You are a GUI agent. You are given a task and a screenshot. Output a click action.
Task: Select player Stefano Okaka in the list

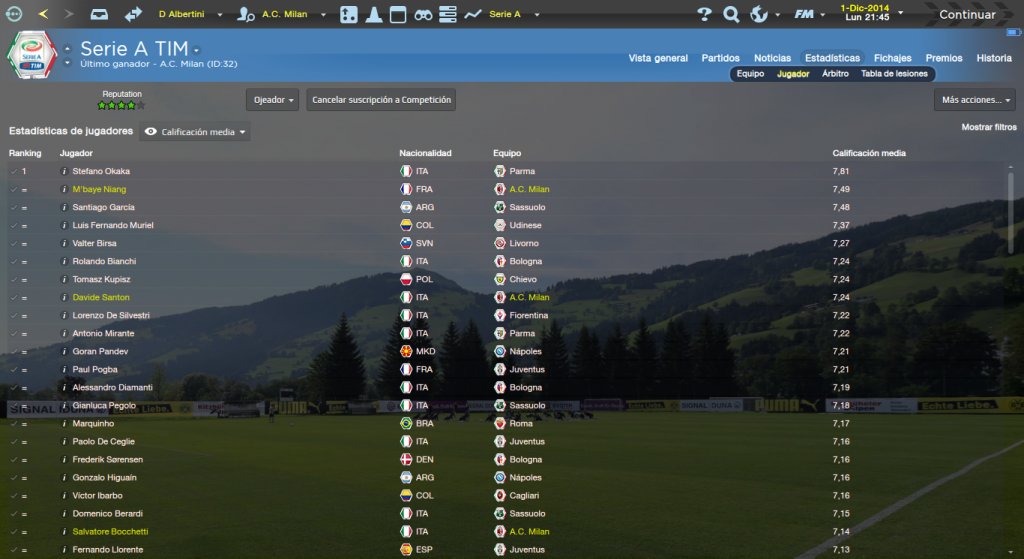pyautogui.click(x=101, y=171)
